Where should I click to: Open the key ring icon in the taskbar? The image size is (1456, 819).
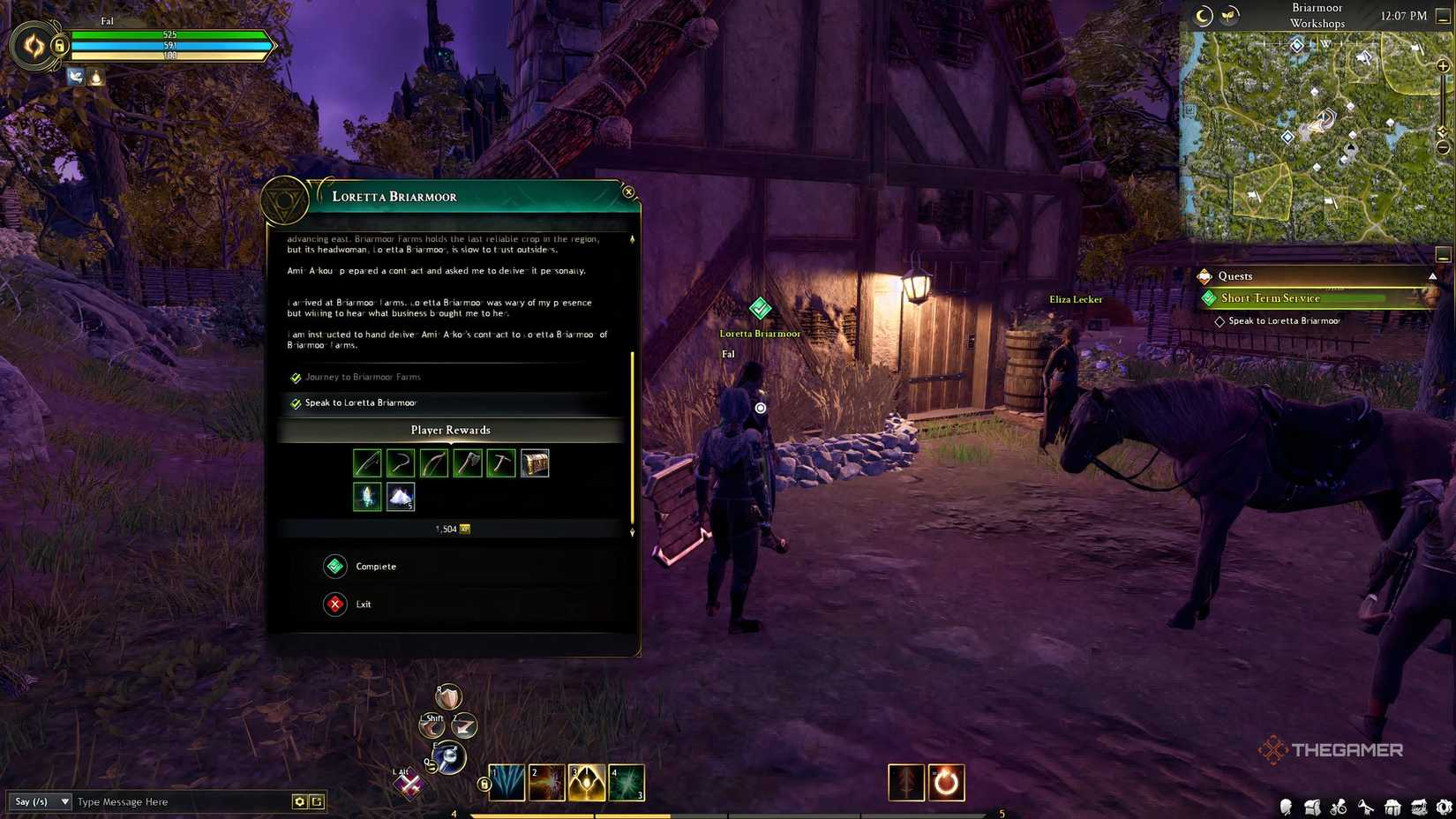(x=1340, y=806)
